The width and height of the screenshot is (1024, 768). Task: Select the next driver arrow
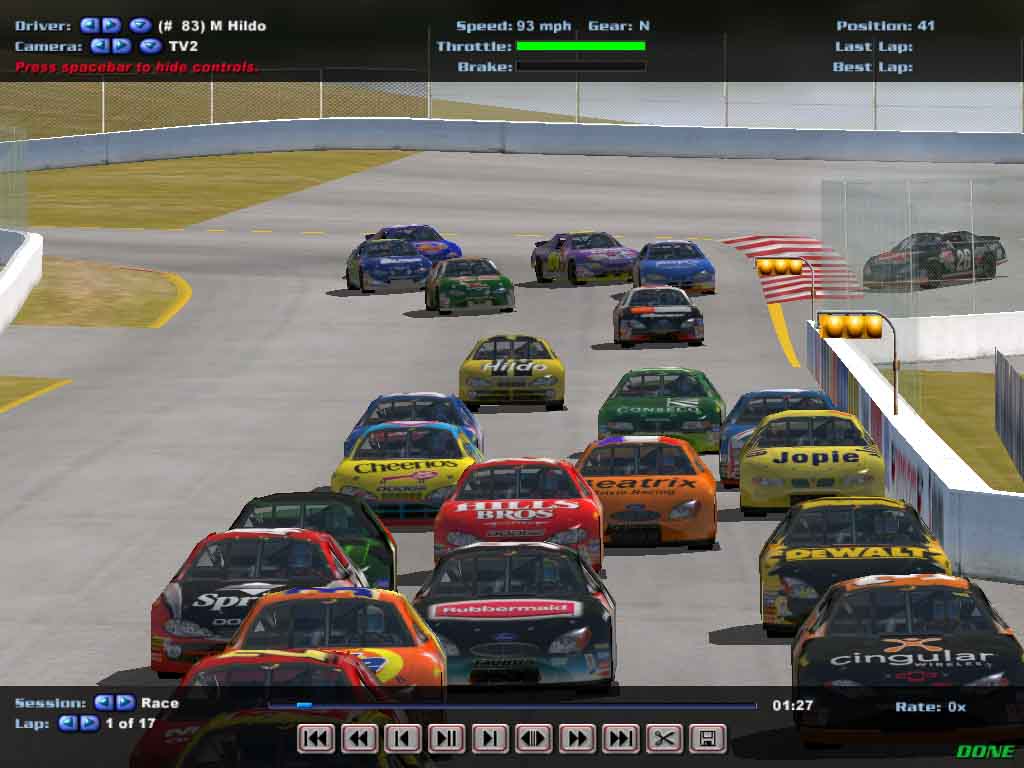111,25
